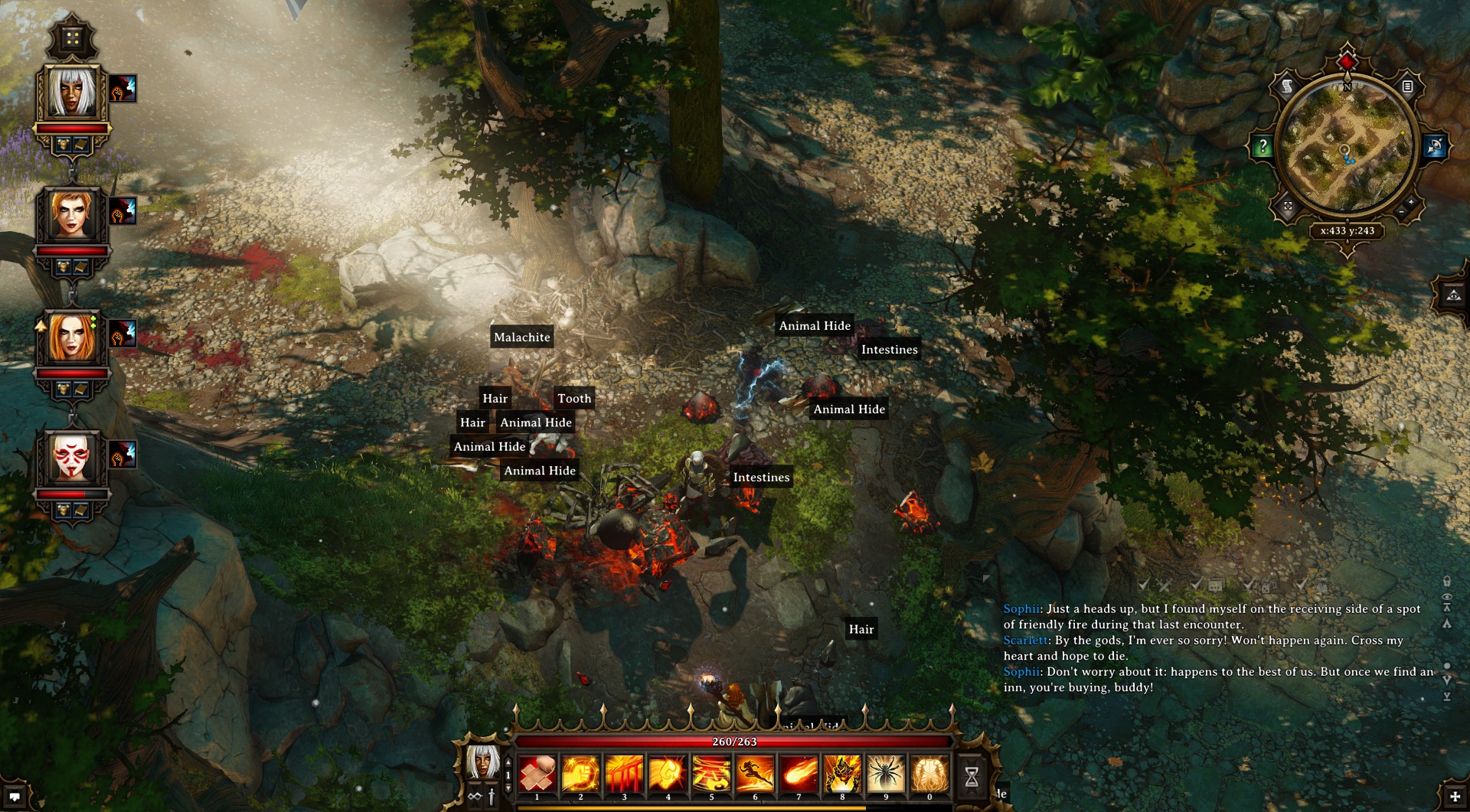Open the chat bubble in the bottom-left corner

tap(15, 797)
